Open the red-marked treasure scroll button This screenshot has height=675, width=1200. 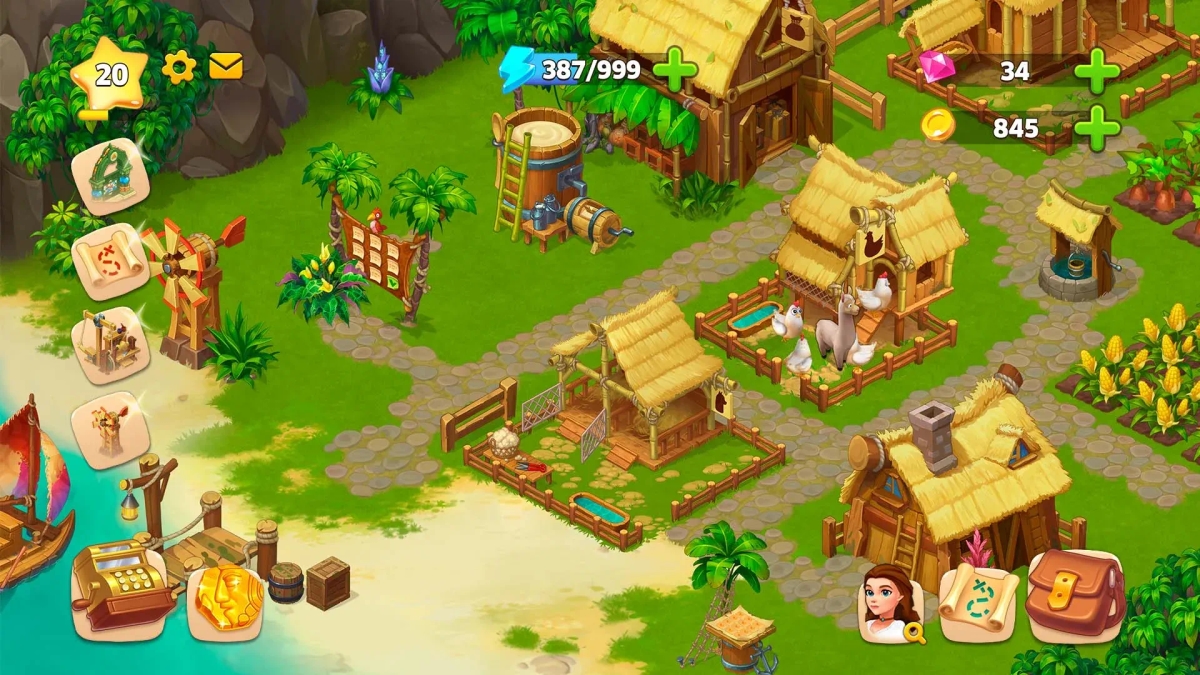tap(110, 262)
